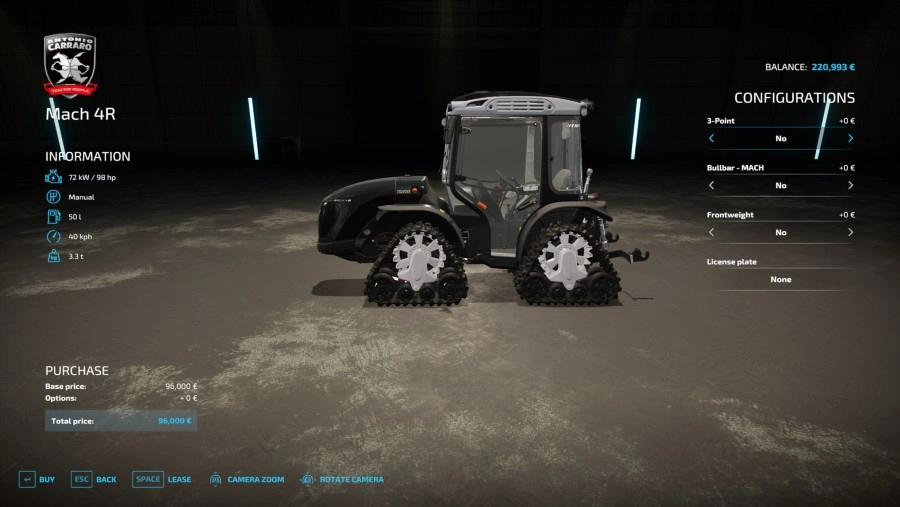Switch to previous Frontweight option
The width and height of the screenshot is (900, 507).
coord(712,232)
